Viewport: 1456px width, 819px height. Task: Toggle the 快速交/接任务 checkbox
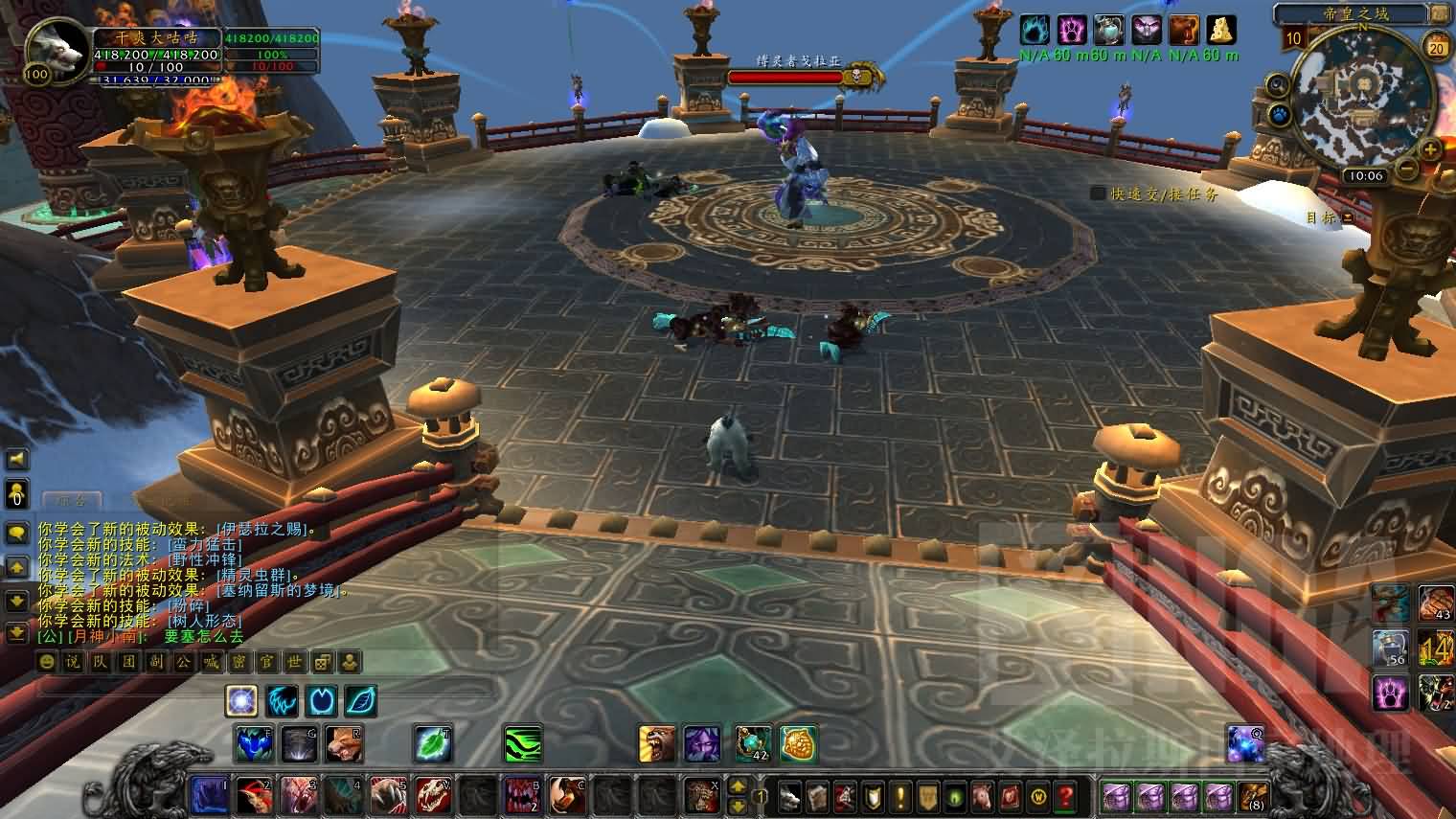point(1098,193)
